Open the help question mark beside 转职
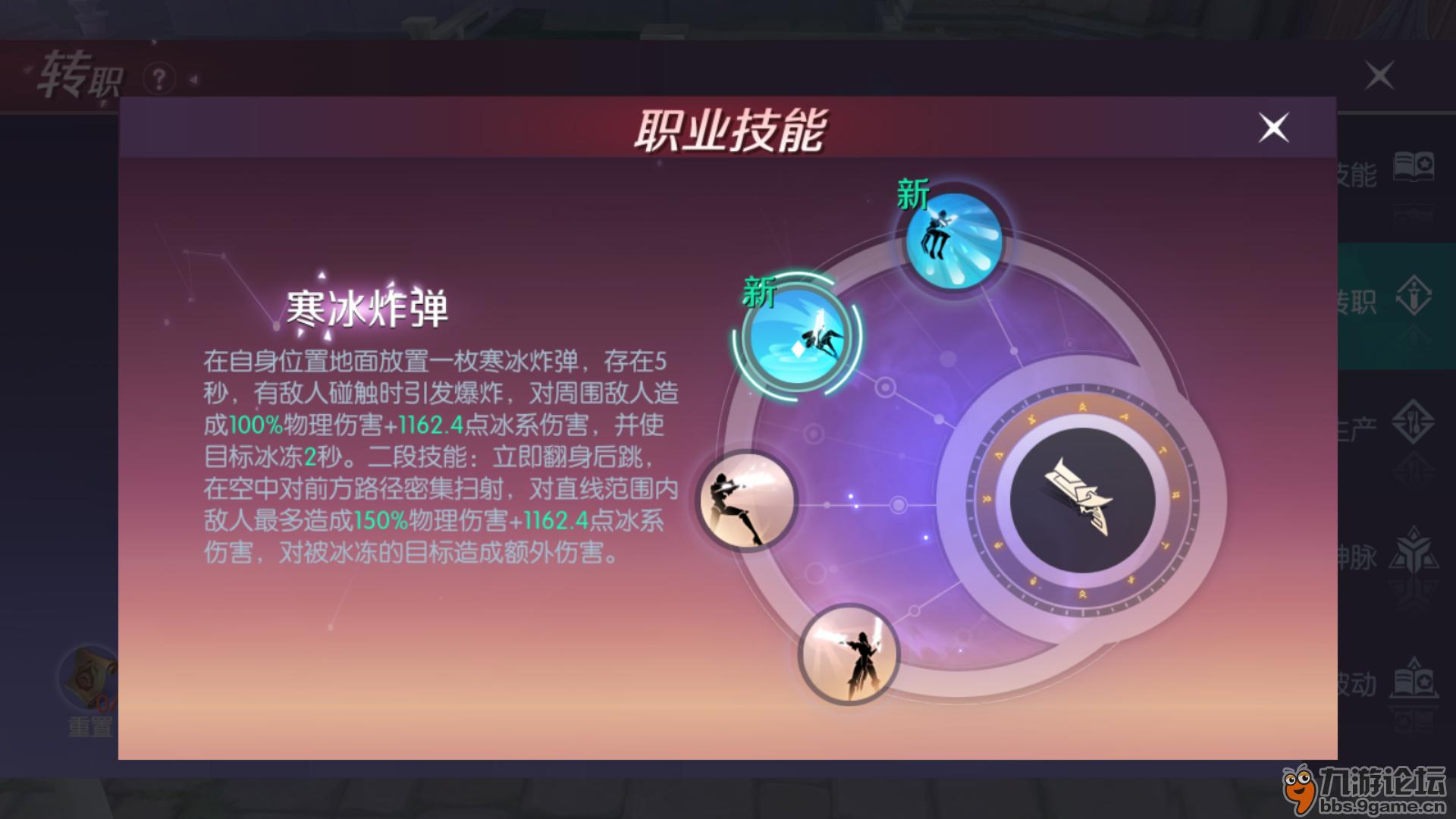1456x819 pixels. (159, 76)
